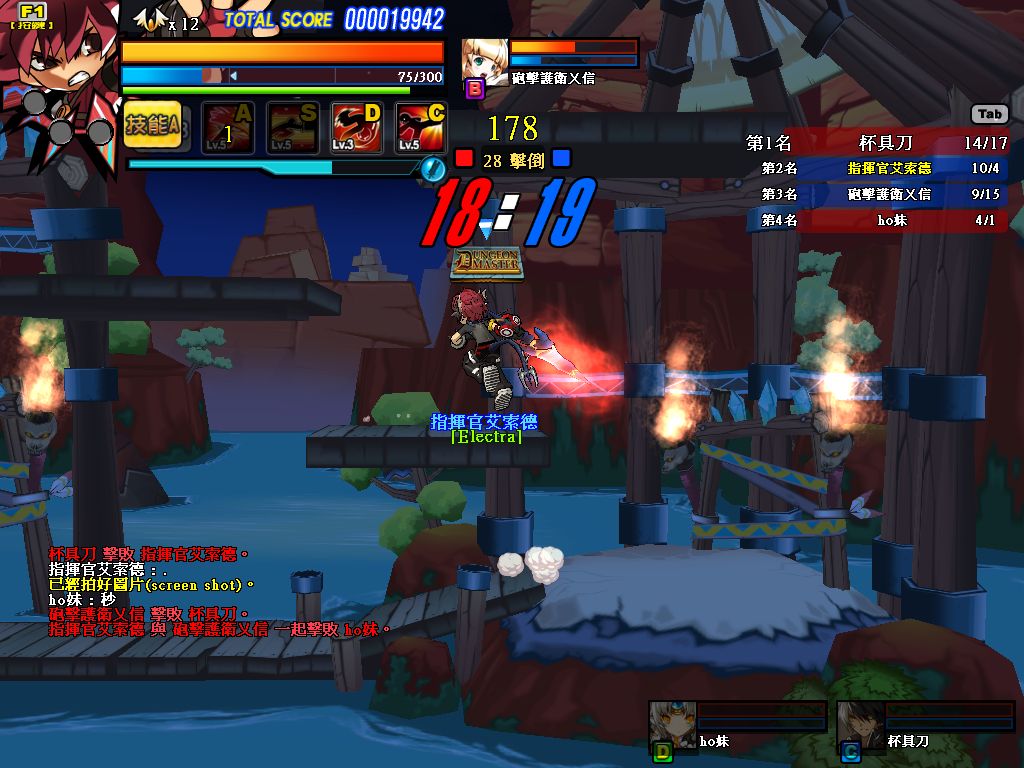Viewport: 1024px width, 768px height.
Task: Select the ho妹 opponent portrait
Action: tap(671, 723)
